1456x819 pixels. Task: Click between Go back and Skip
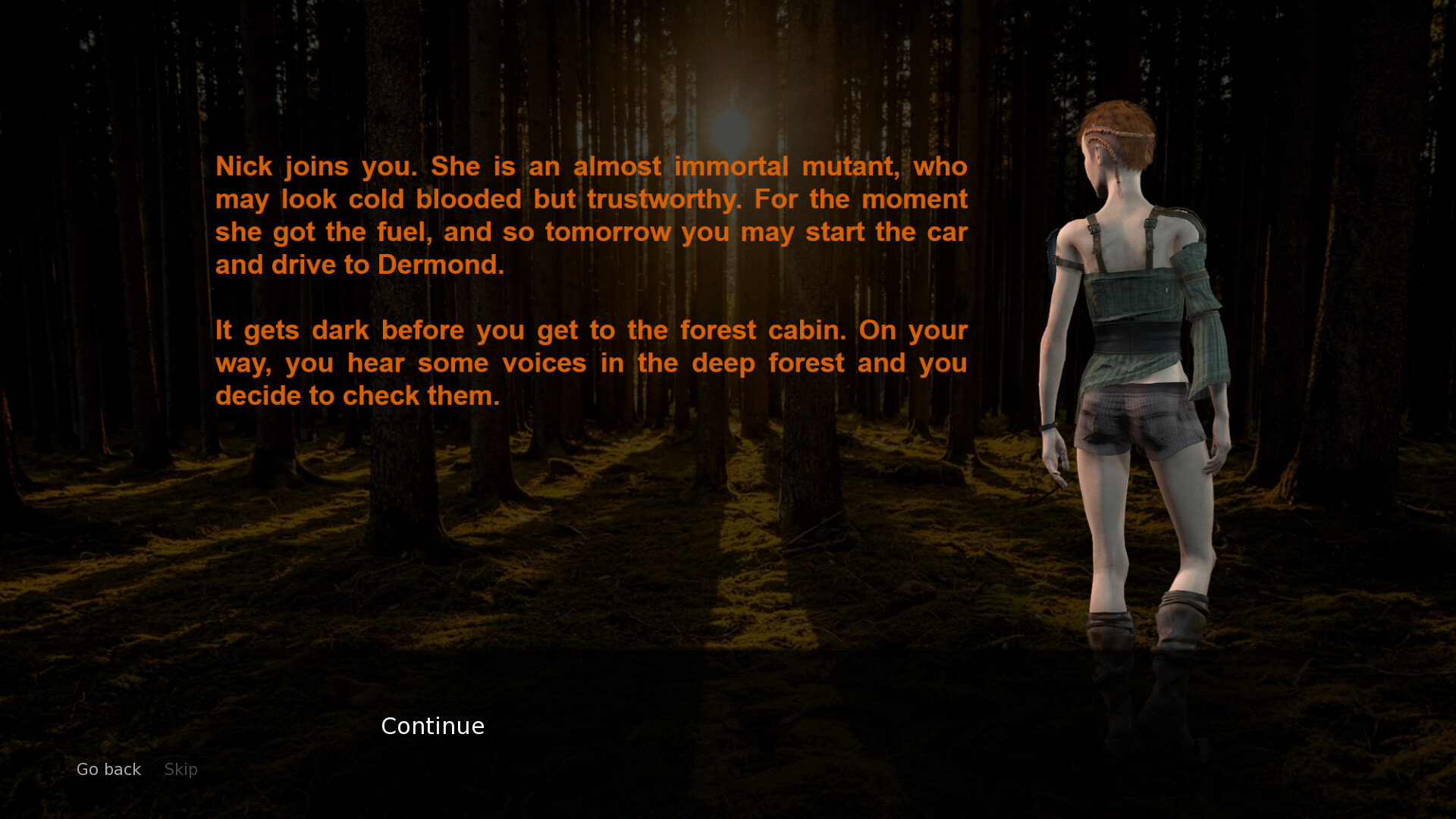point(152,769)
